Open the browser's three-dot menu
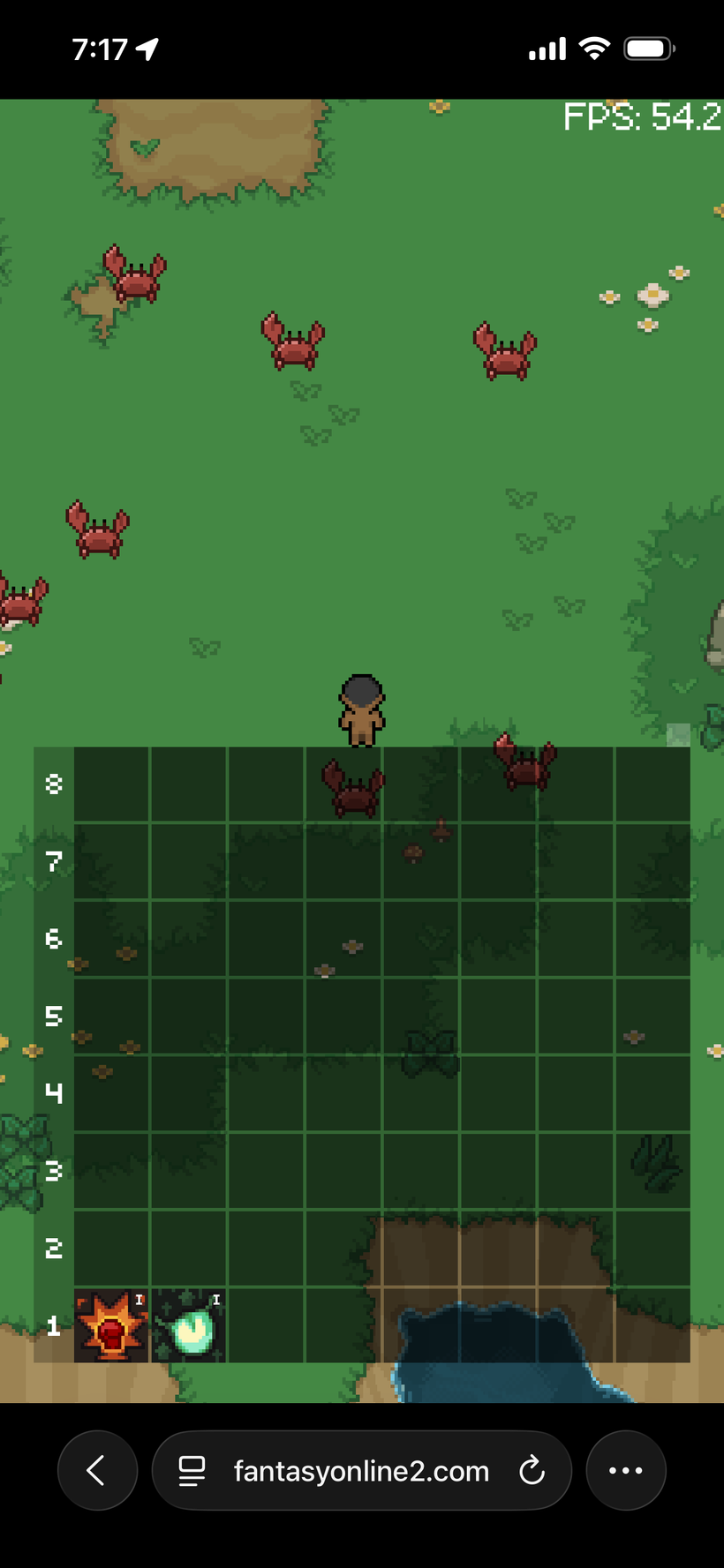The width and height of the screenshot is (724, 1568). coord(626,1470)
